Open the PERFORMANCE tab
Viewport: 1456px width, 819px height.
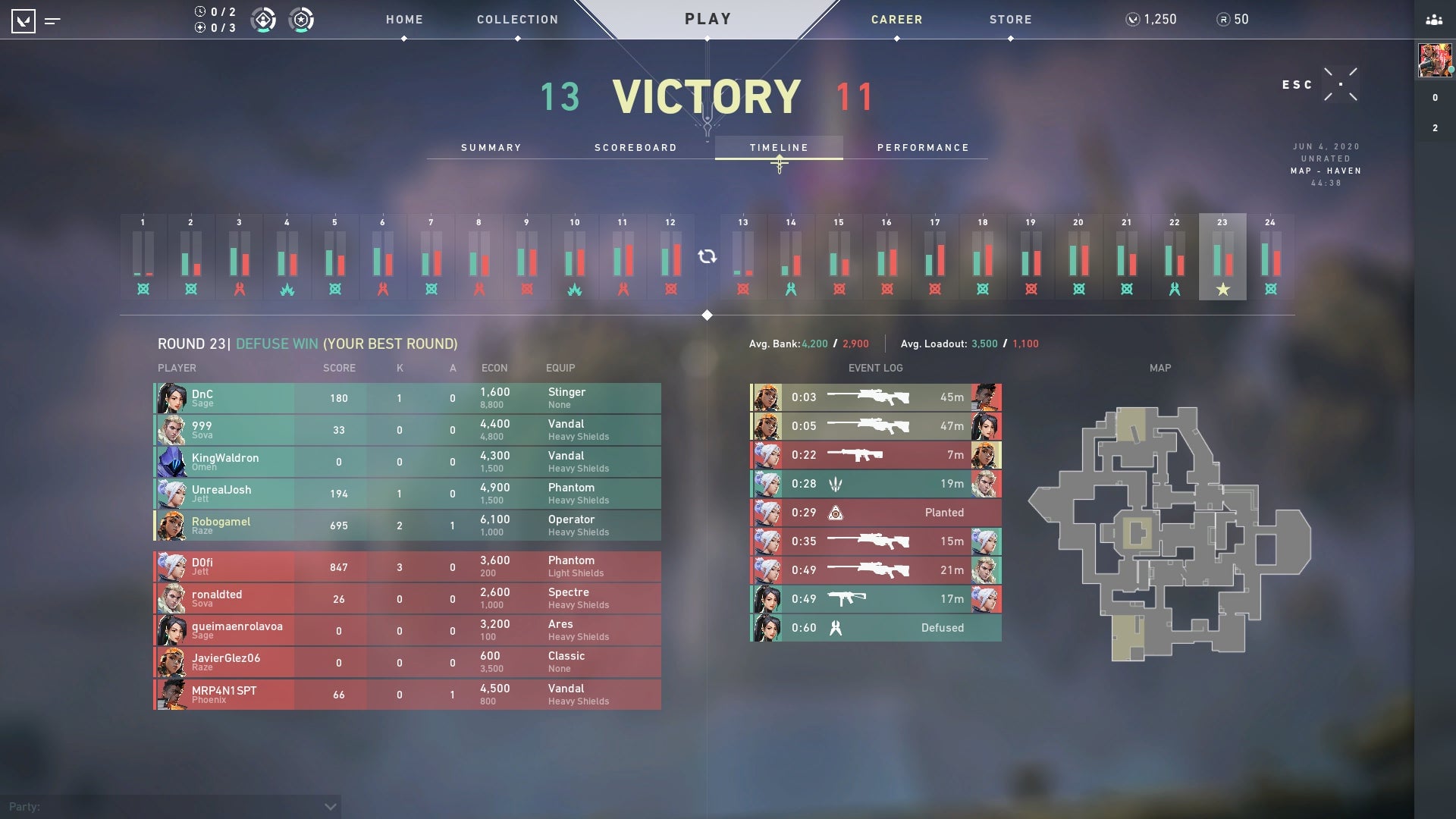923,148
